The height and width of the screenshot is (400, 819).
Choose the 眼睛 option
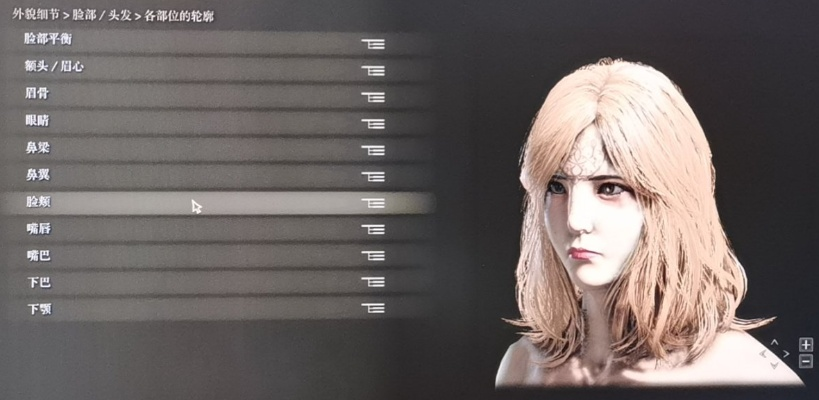click(200, 122)
